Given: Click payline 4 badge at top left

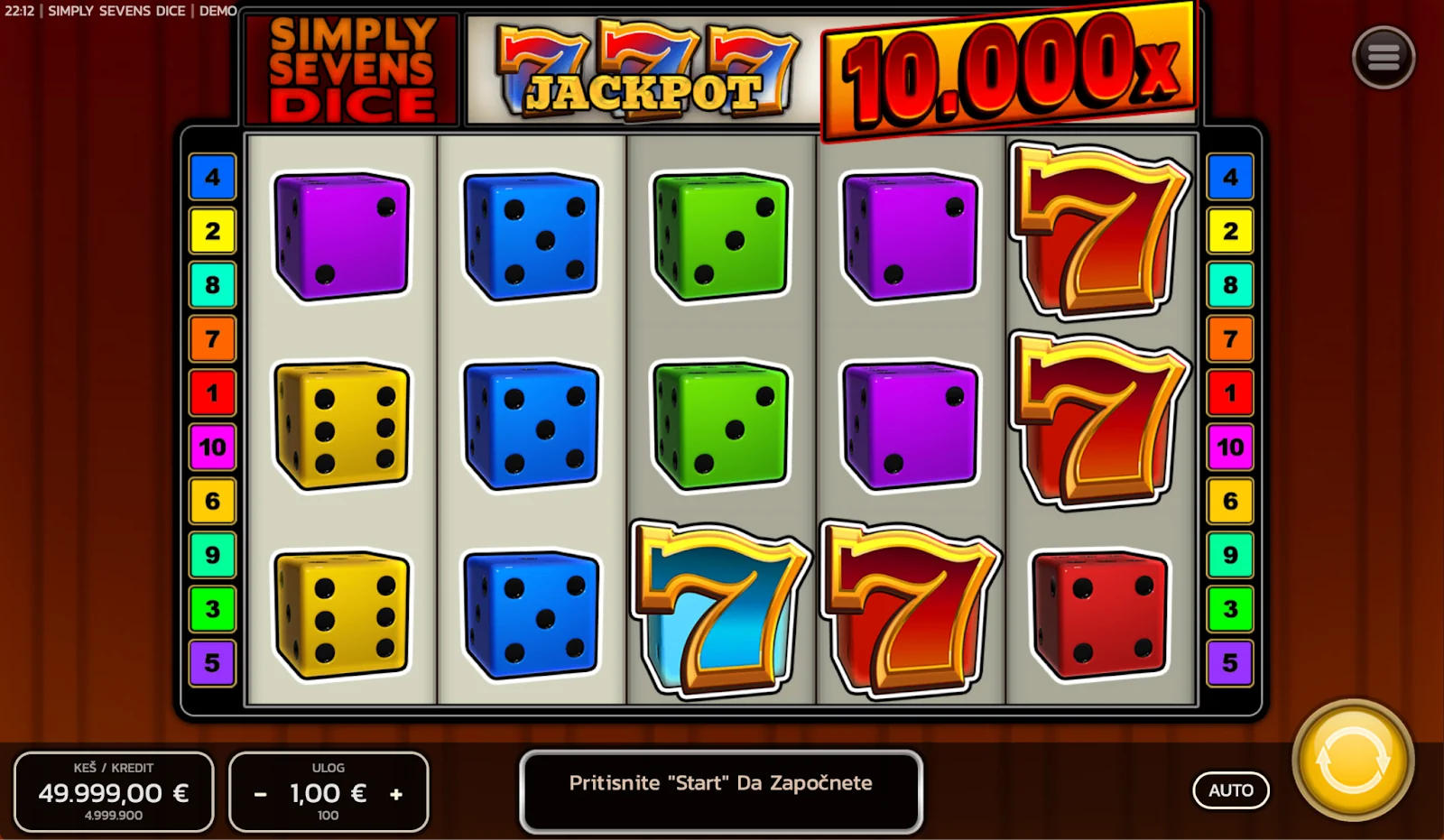Looking at the screenshot, I should (213, 176).
